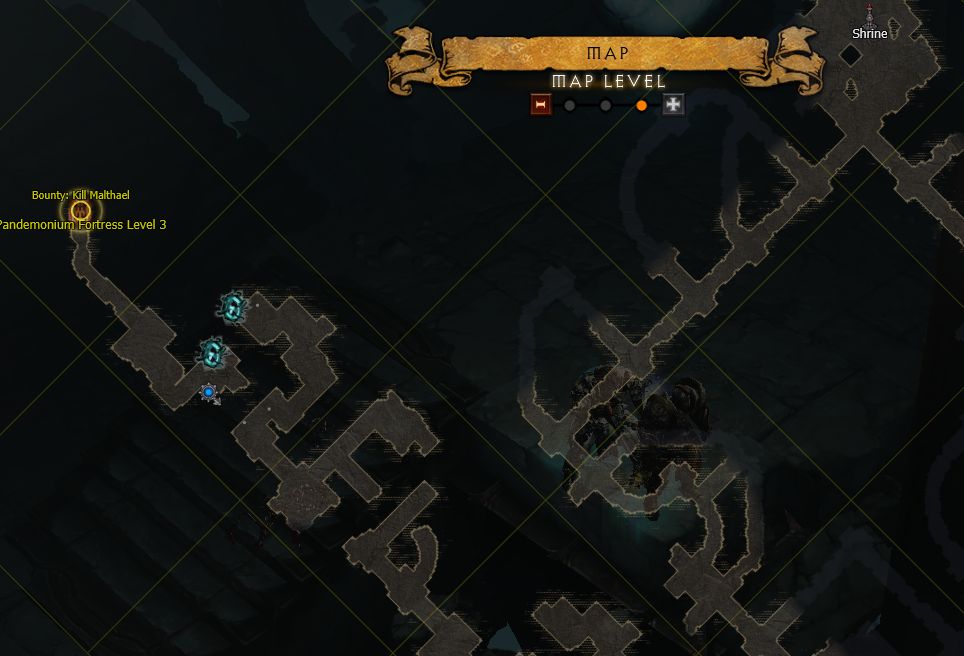Click the blue player position marker
Screen dimensions: 964x656
pyautogui.click(x=209, y=393)
